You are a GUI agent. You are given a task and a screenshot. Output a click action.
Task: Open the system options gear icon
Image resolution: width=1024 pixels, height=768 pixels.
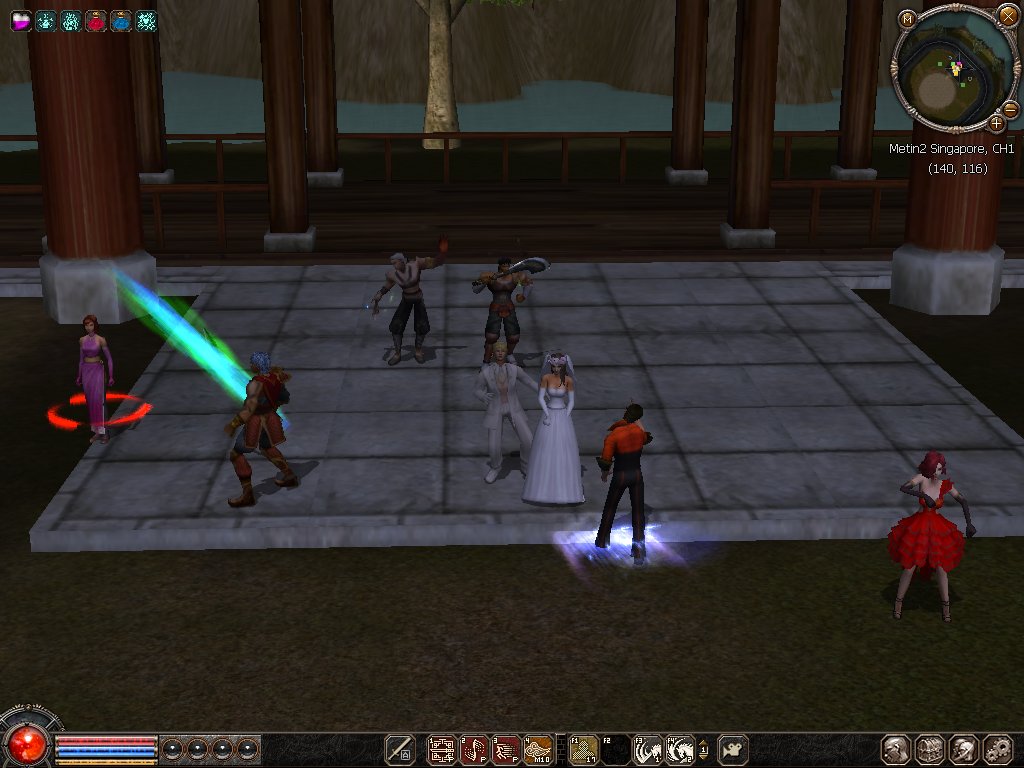tap(998, 749)
